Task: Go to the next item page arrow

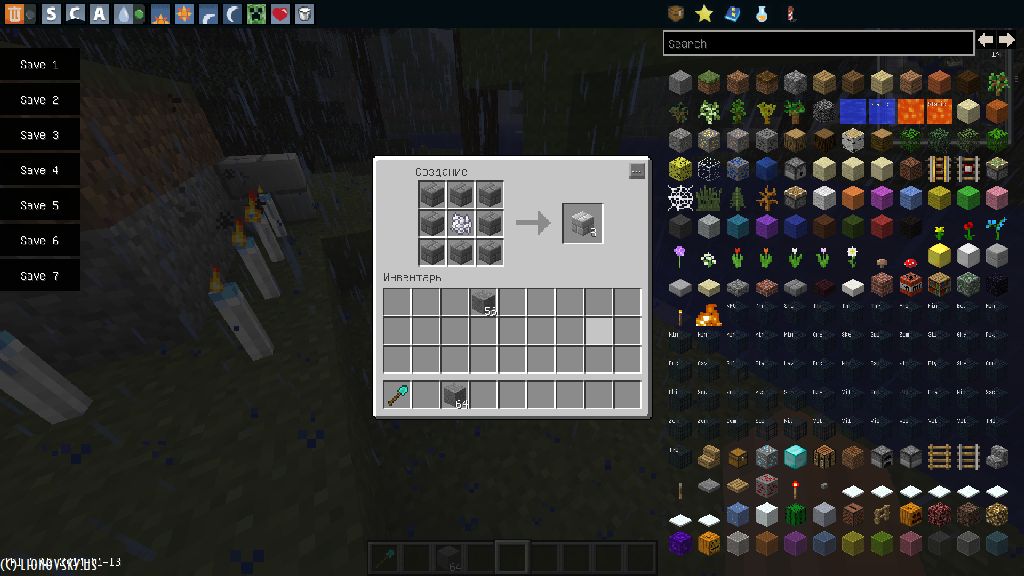Action: coord(1006,40)
